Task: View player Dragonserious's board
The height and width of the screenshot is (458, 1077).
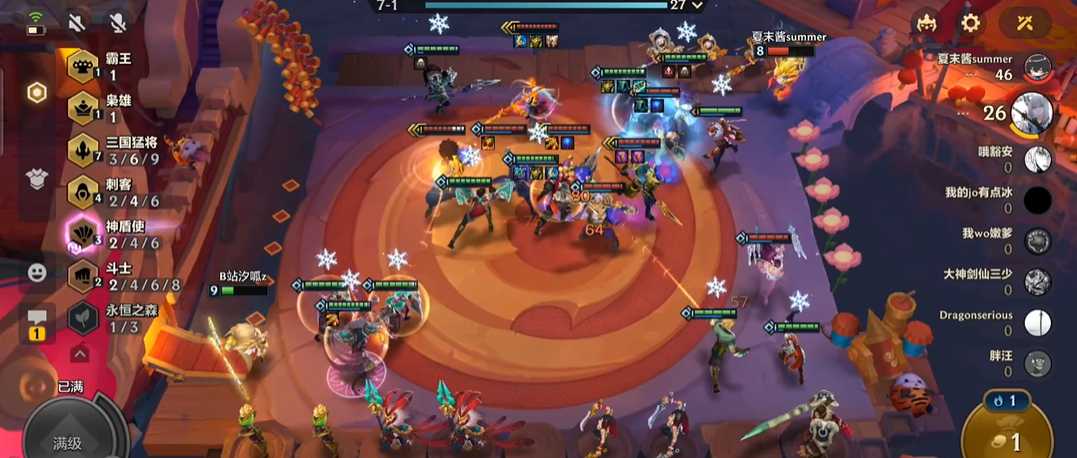Action: (1038, 322)
